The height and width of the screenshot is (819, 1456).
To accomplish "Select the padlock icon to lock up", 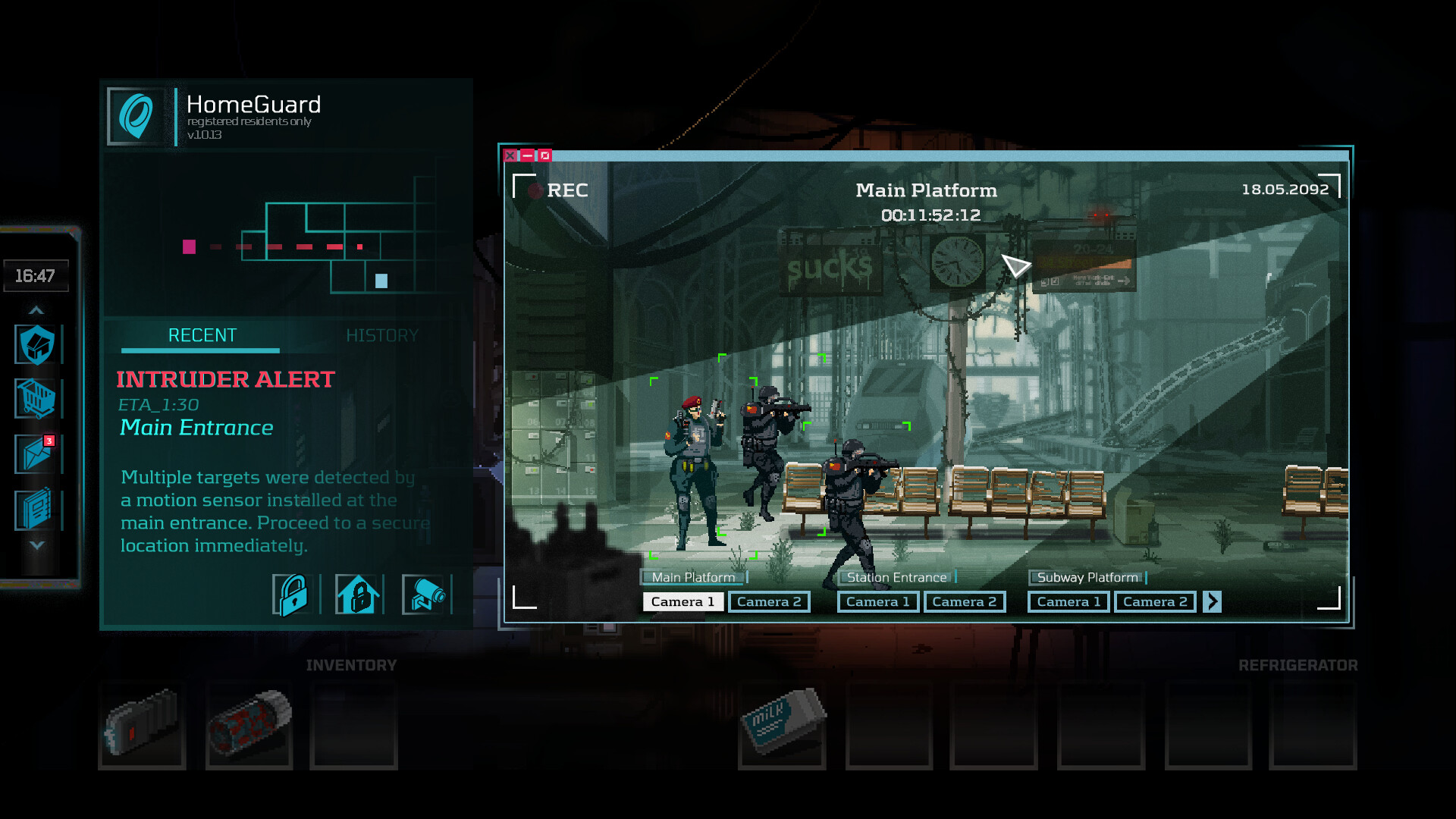I will click(293, 595).
